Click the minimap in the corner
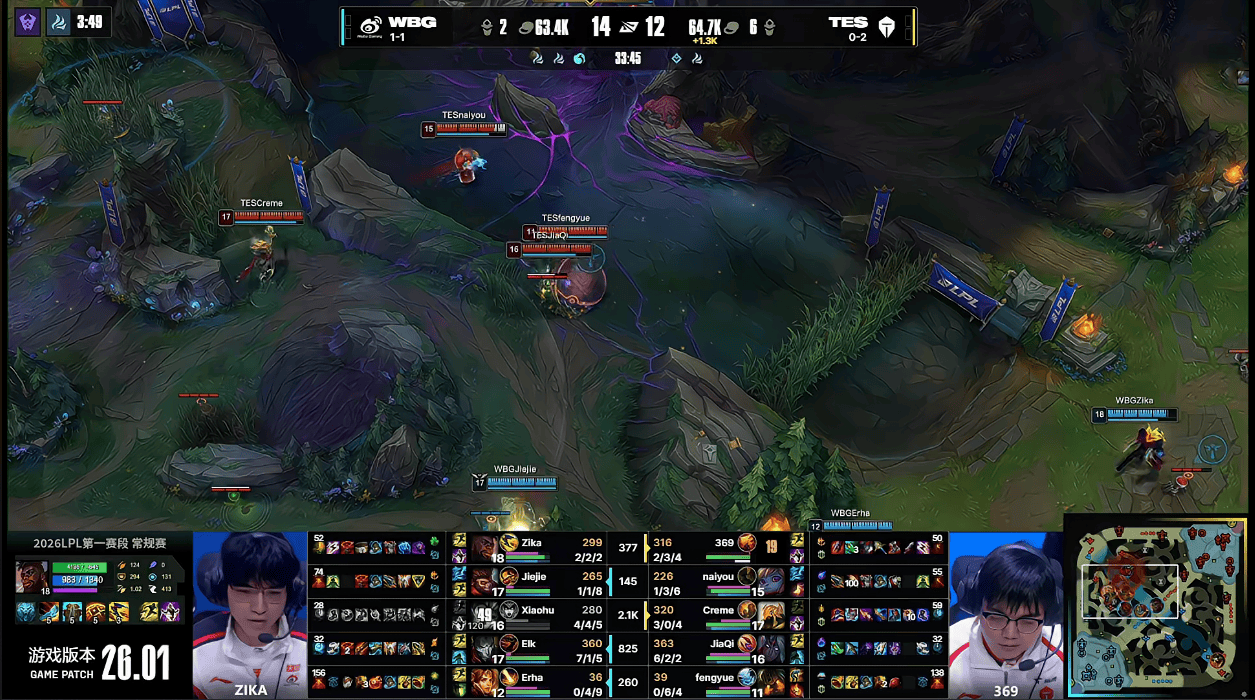This screenshot has width=1255, height=700. pos(1158,606)
